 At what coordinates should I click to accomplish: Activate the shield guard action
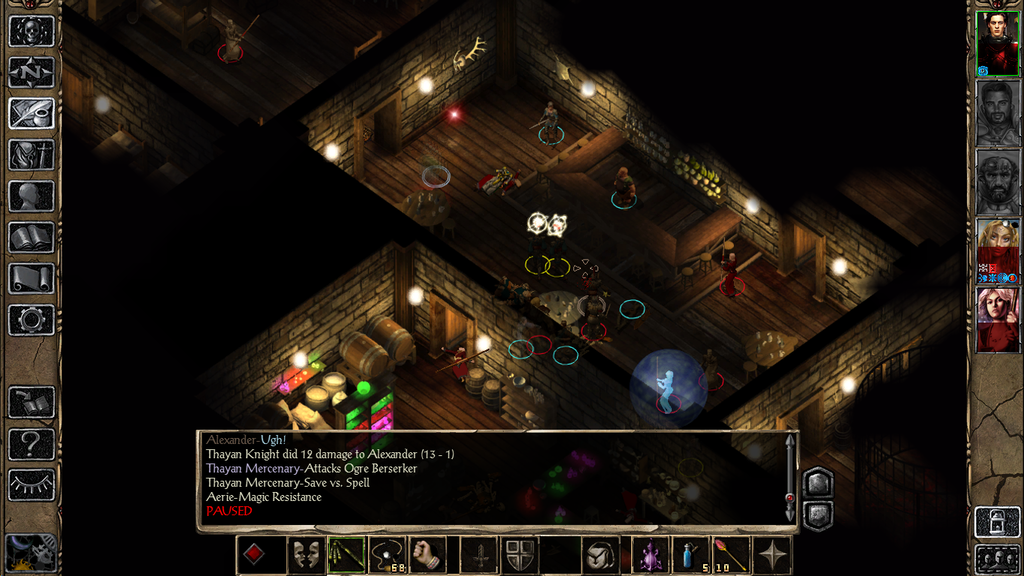coord(521,555)
